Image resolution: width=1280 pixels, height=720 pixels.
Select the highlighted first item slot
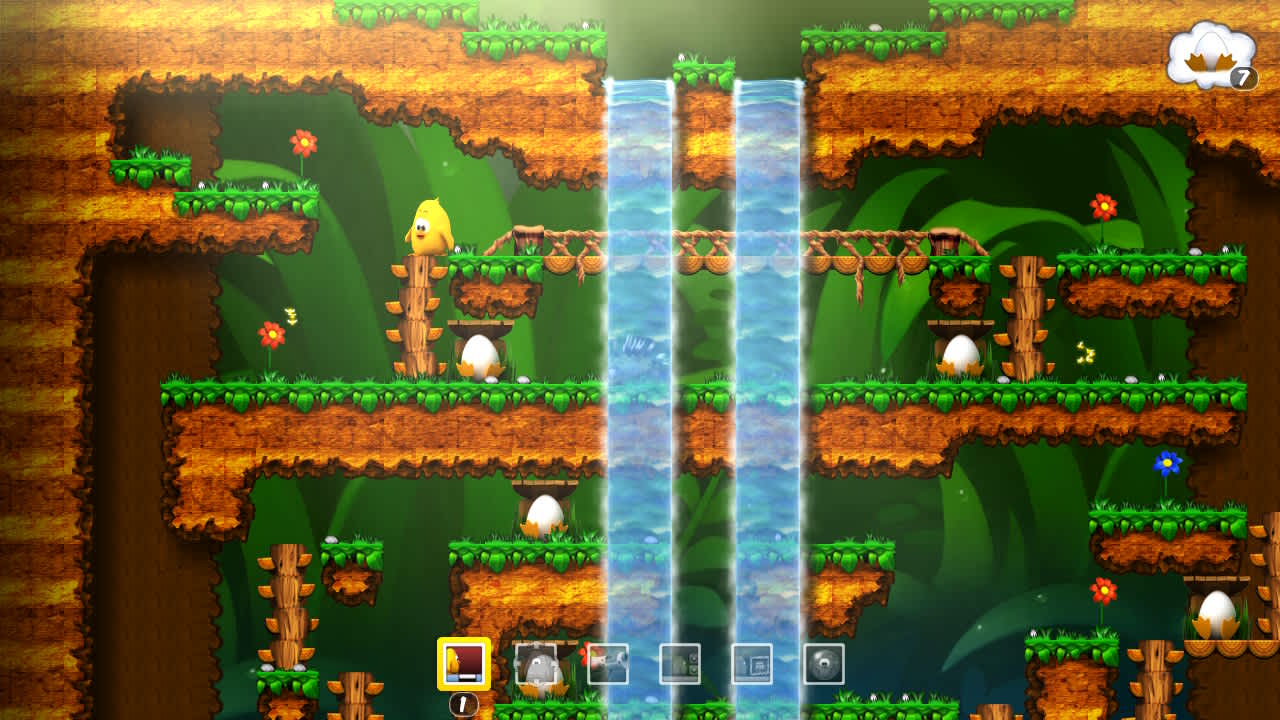point(465,661)
